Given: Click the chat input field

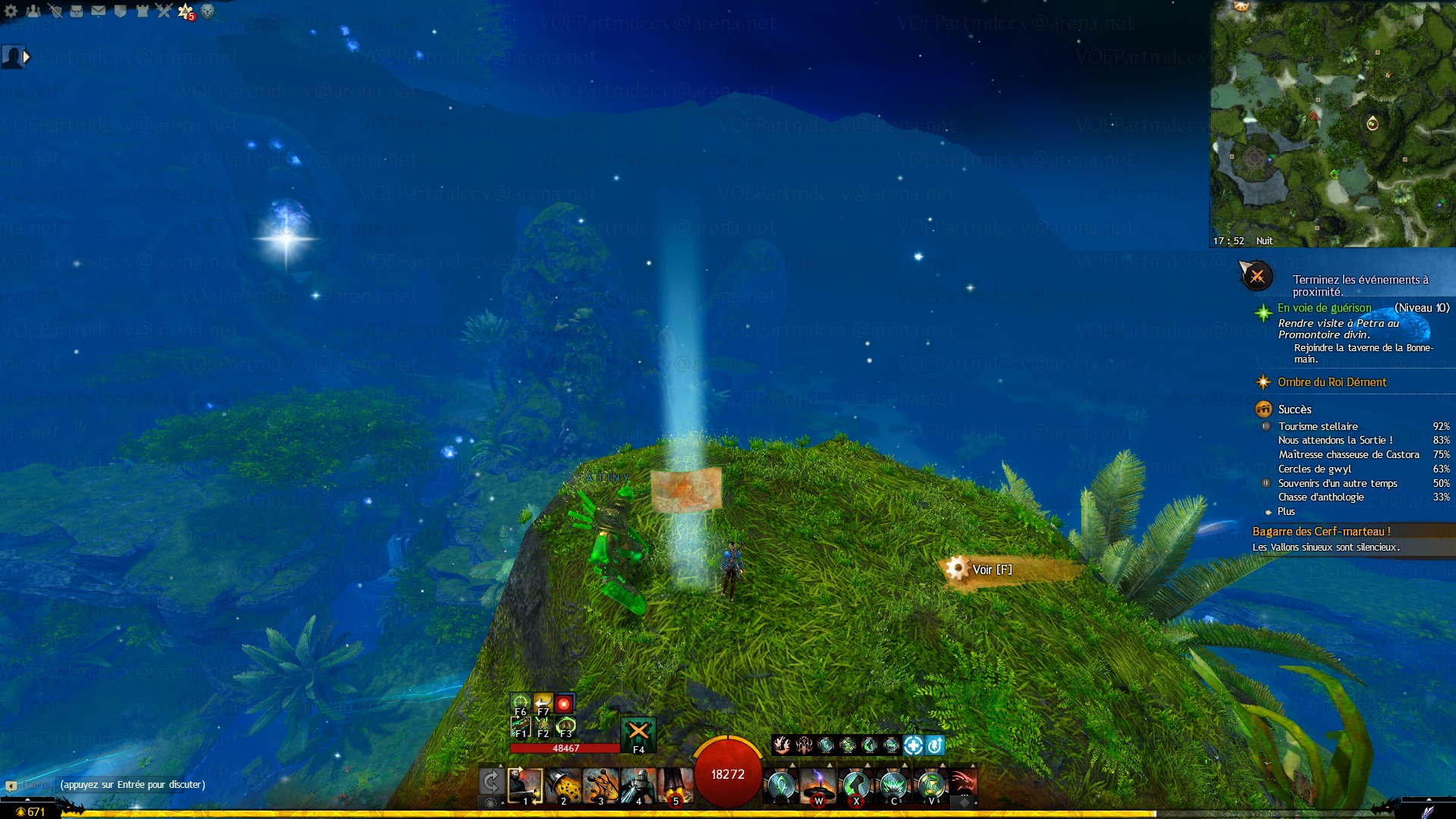Looking at the screenshot, I should point(133,785).
